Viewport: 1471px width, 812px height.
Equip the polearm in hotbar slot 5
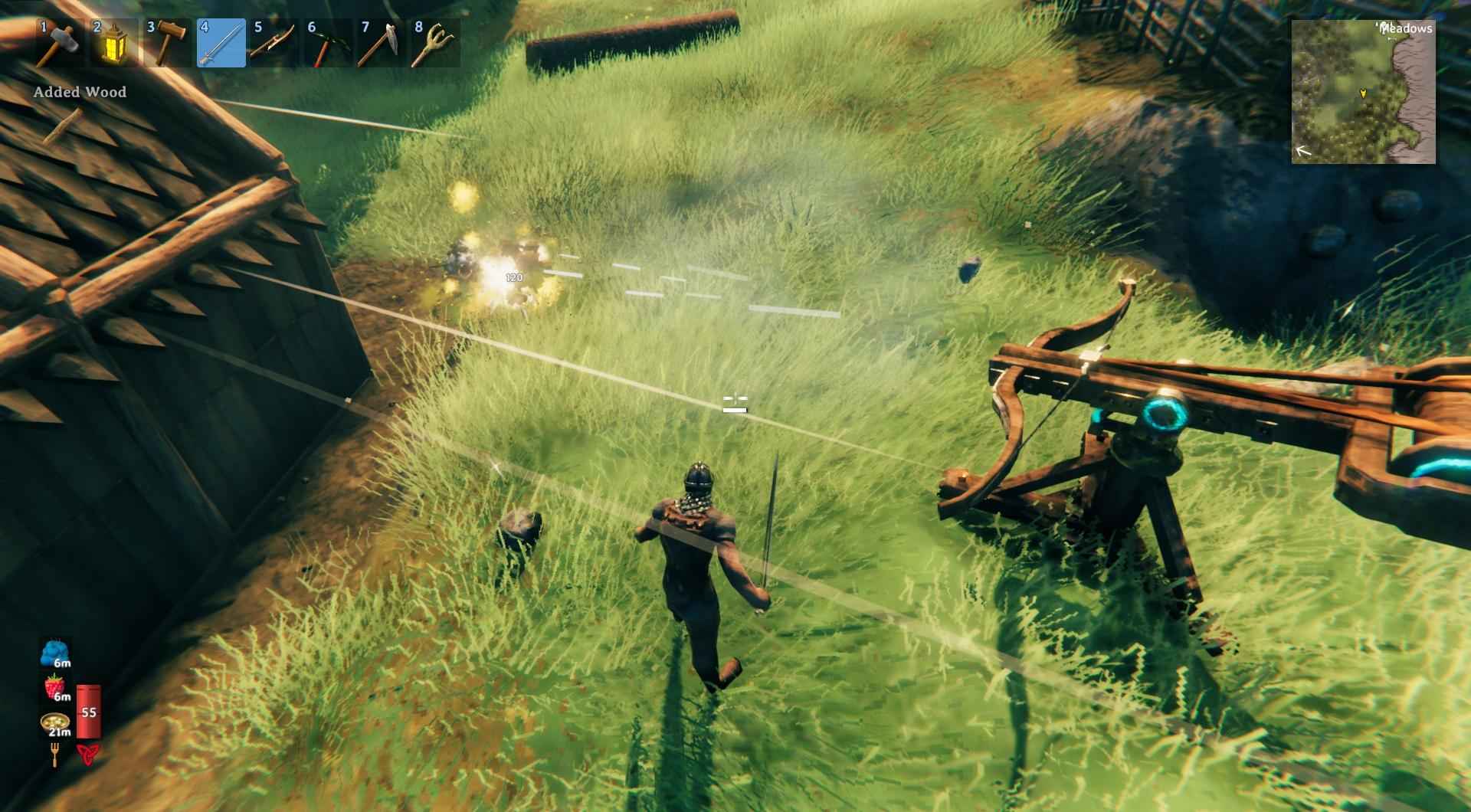point(274,43)
